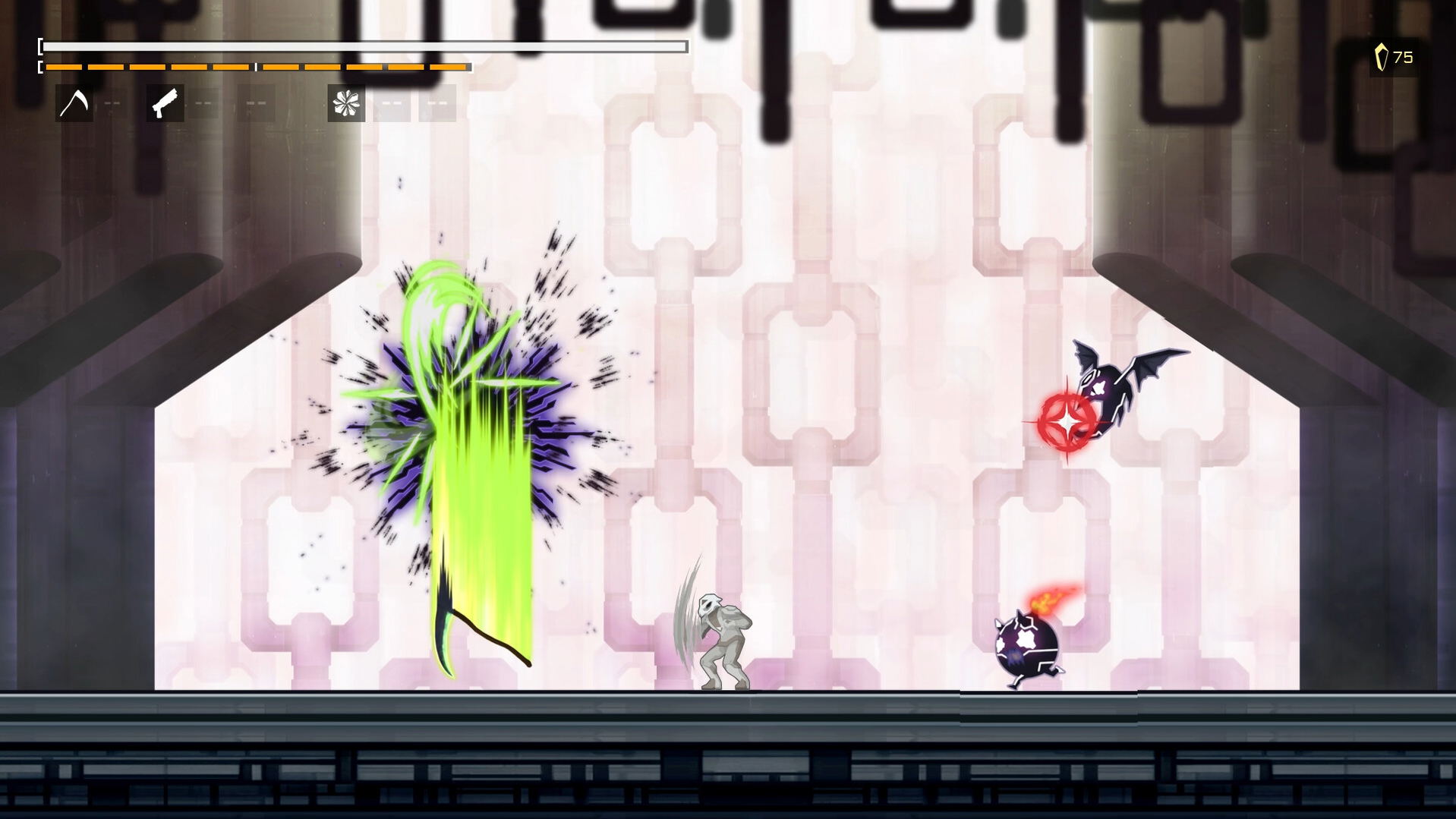Select the pistol weapon icon
This screenshot has height=819, width=1456.
164,102
